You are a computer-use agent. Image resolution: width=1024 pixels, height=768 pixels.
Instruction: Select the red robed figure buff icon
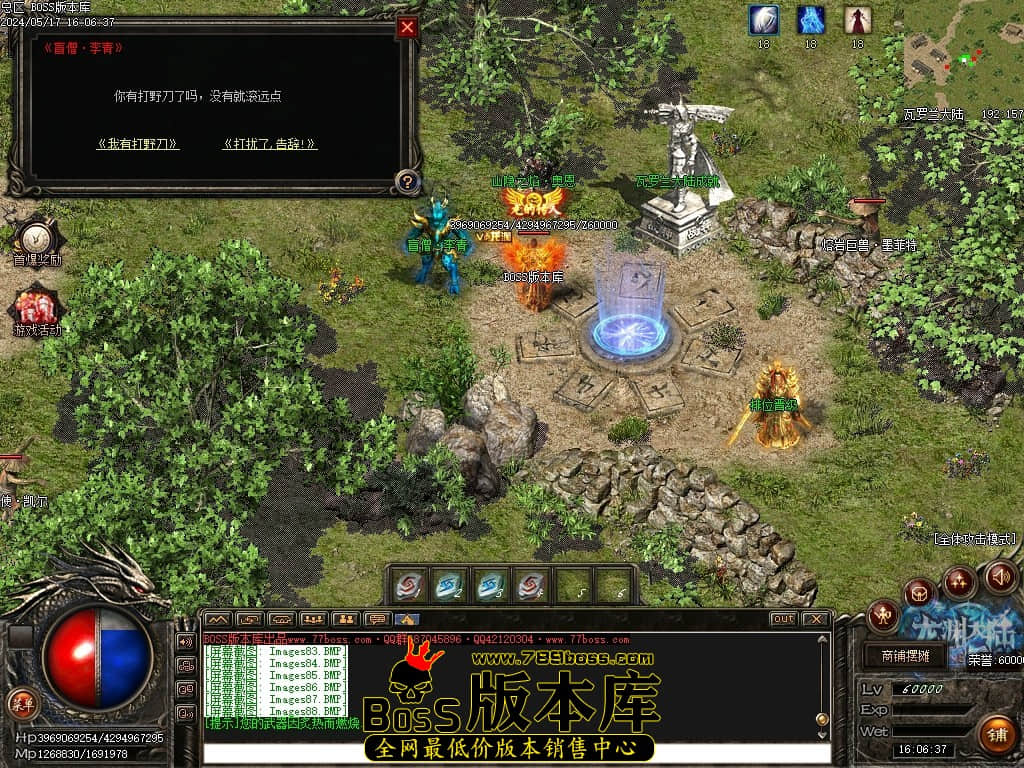coord(857,20)
